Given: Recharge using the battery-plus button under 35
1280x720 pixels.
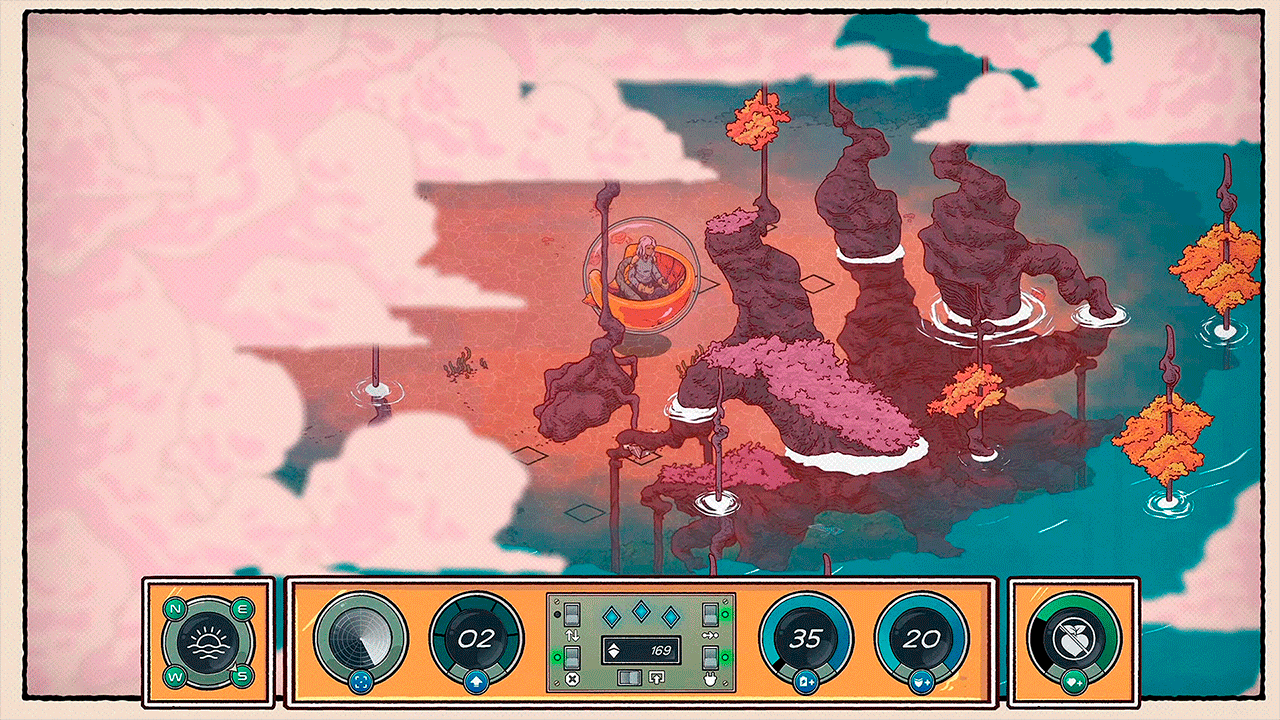Looking at the screenshot, I should tap(805, 683).
